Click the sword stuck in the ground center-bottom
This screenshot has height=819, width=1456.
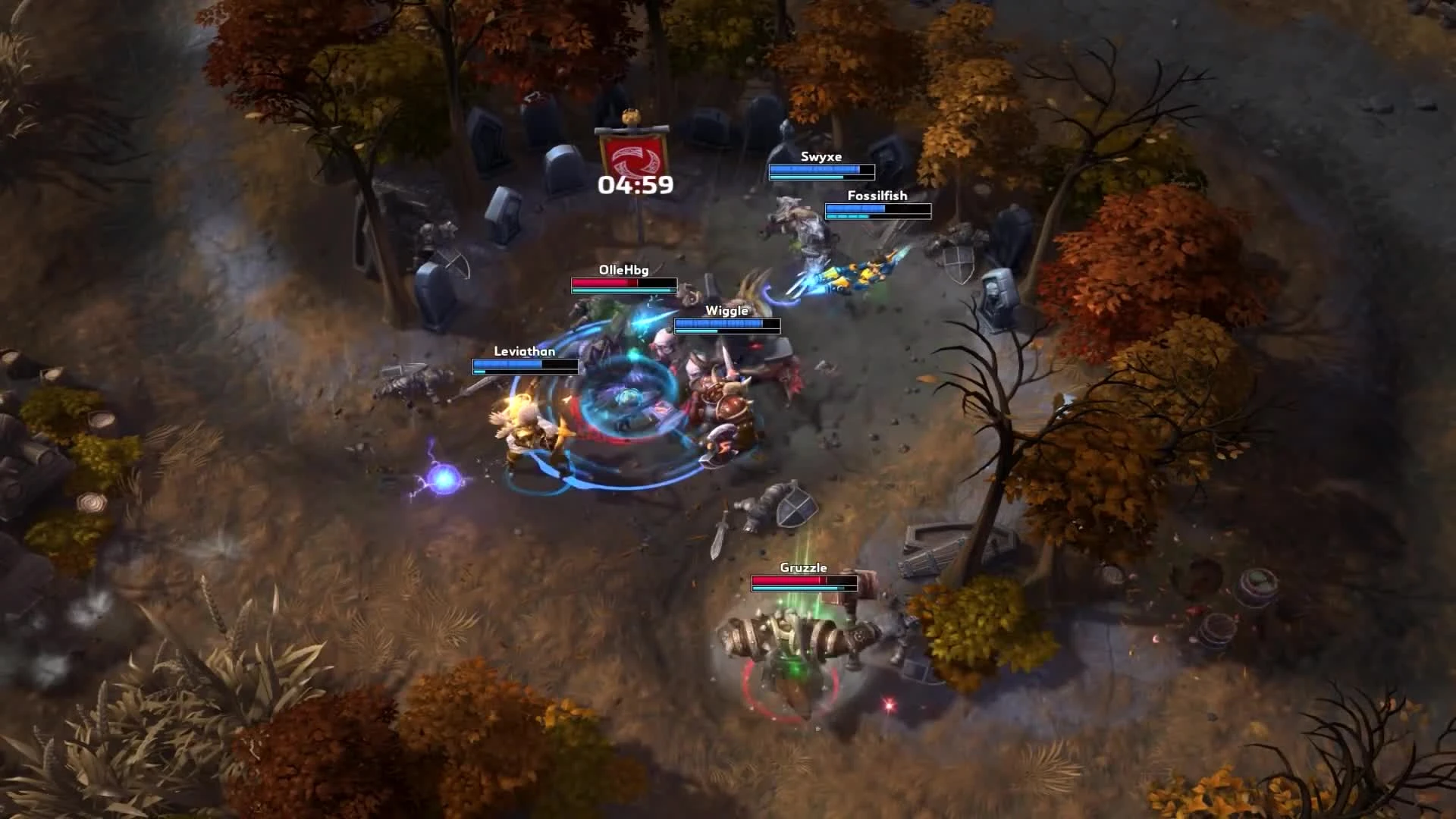coord(722,535)
